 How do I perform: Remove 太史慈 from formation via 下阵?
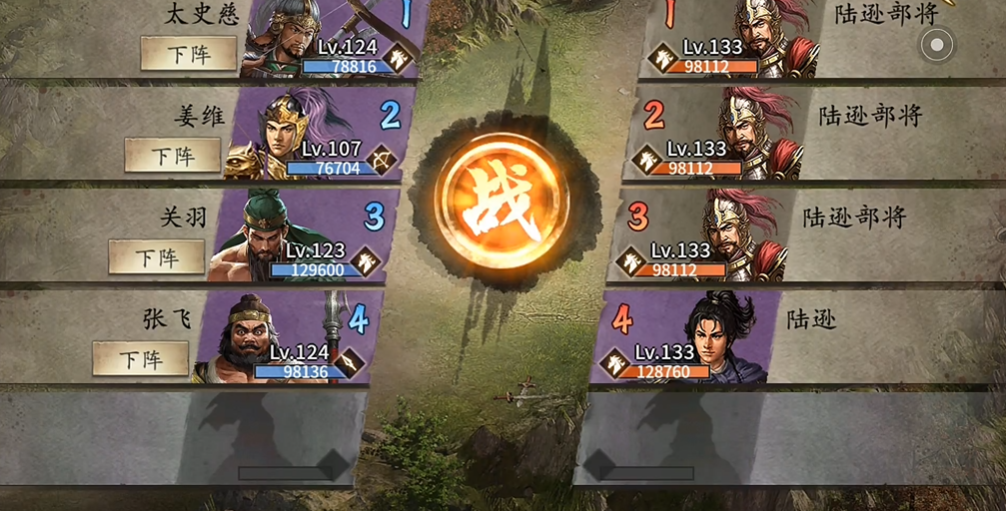point(188,53)
